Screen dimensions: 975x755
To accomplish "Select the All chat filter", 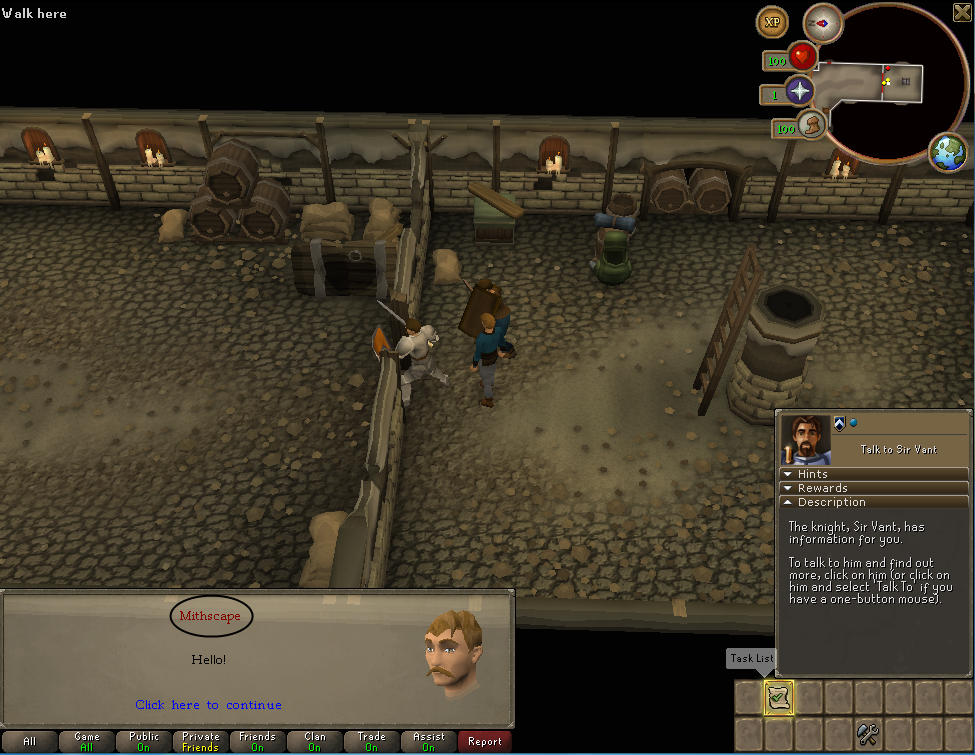I will [30, 742].
